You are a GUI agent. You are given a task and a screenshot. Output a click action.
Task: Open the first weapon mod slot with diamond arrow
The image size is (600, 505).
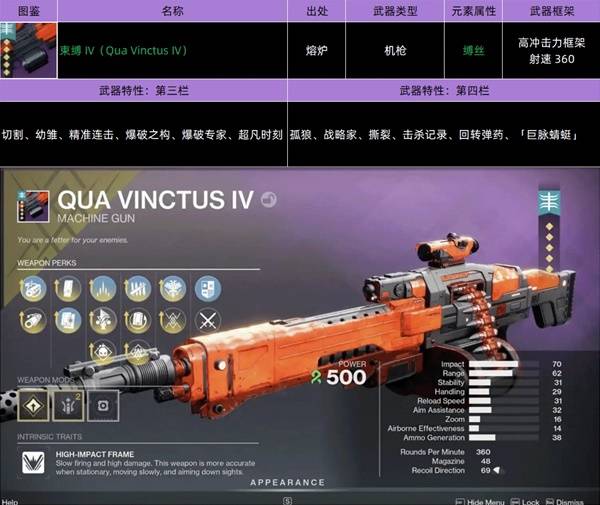[32, 404]
